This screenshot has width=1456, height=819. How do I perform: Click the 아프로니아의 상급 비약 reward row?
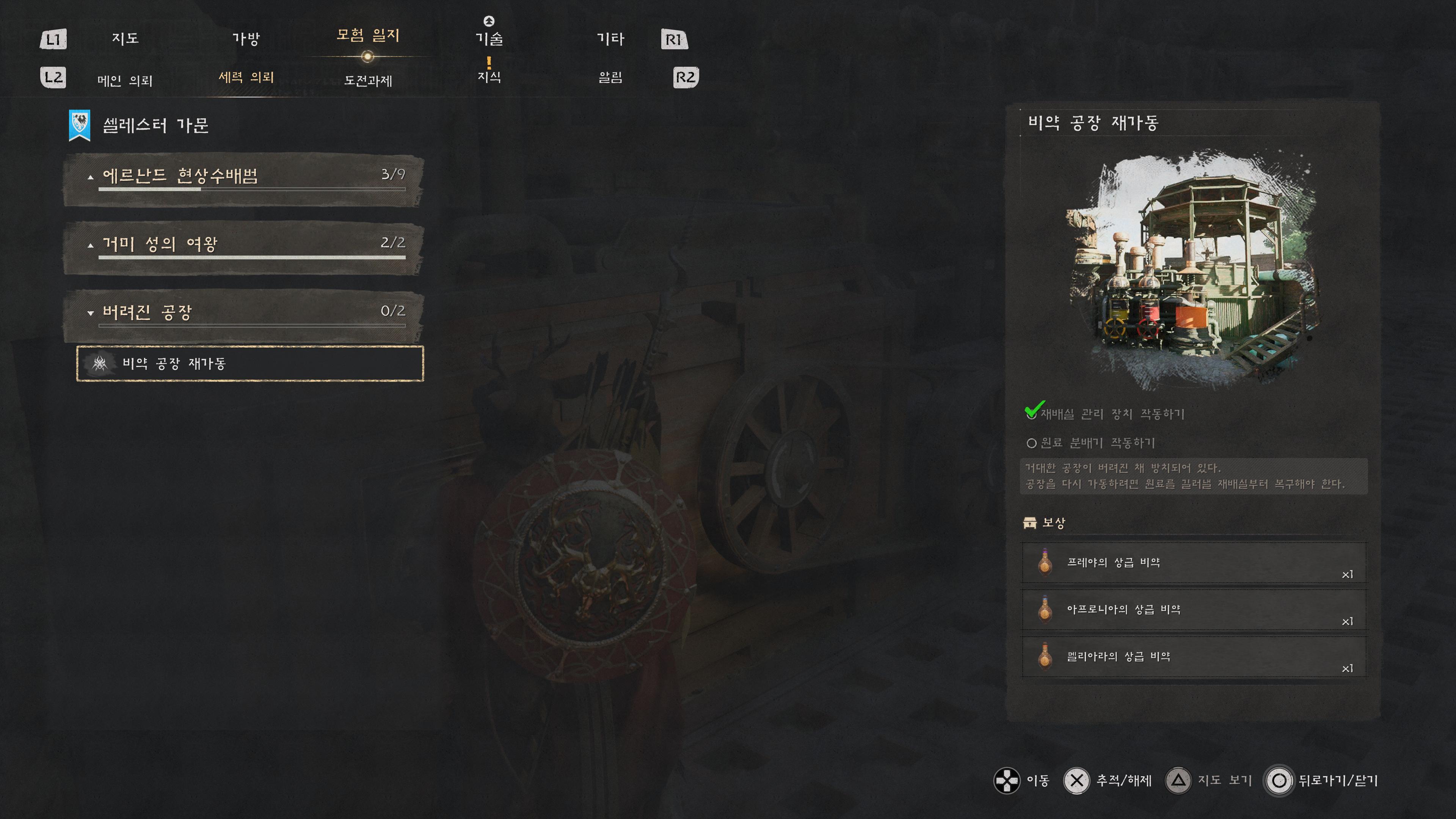pyautogui.click(x=1194, y=610)
